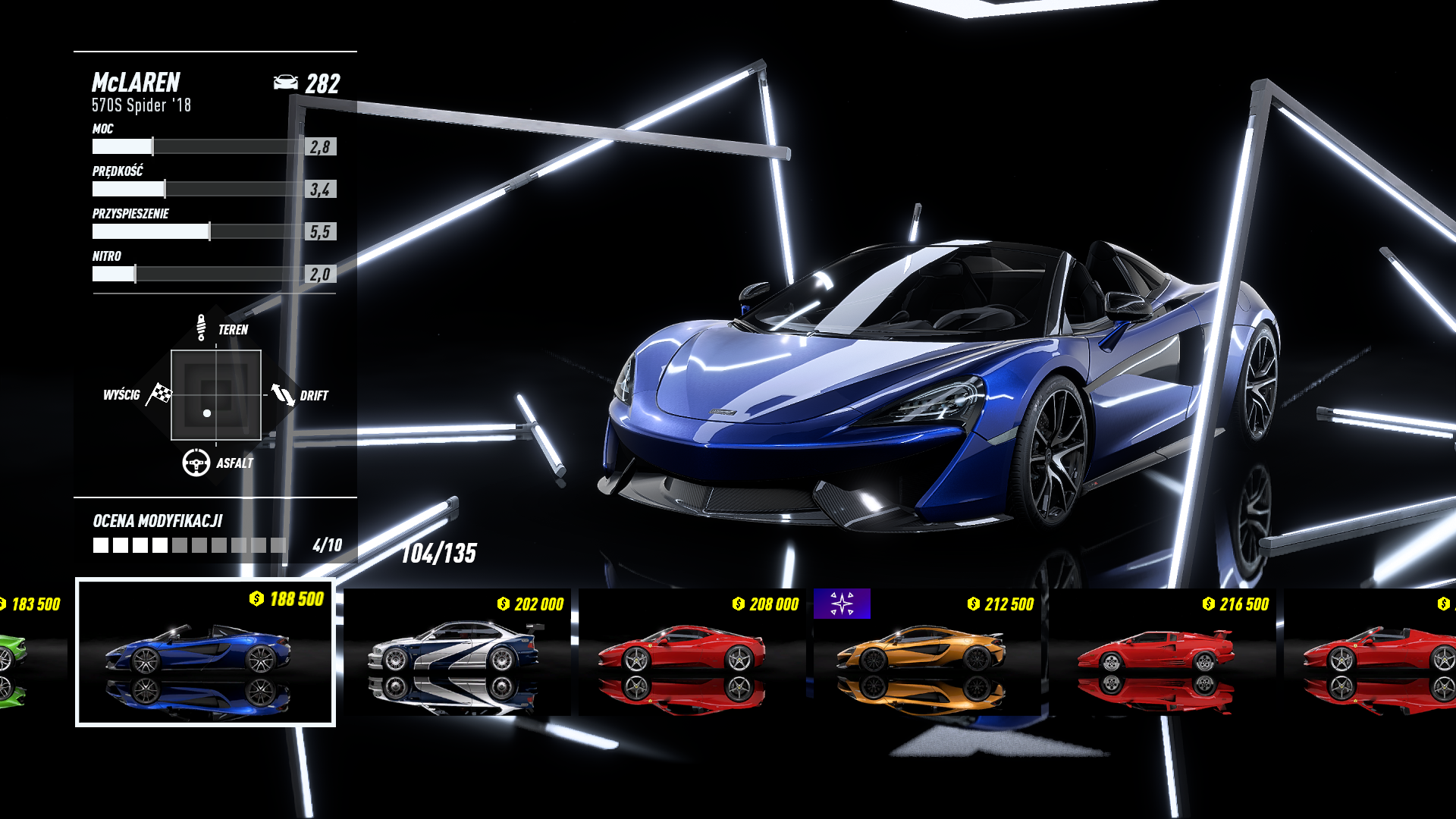
Task: Pick the red Ferrari priced 208 000
Action: (692, 652)
